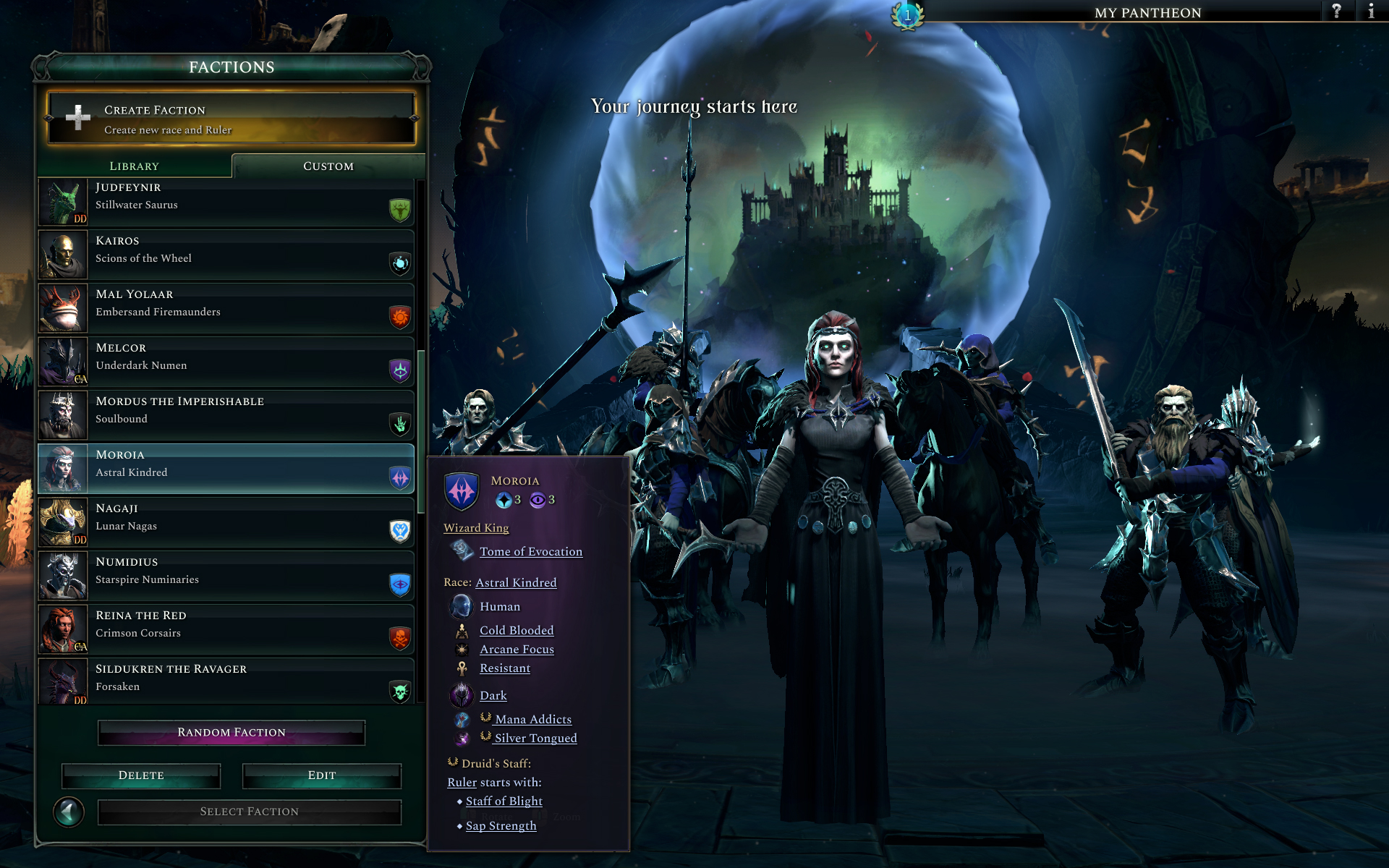This screenshot has height=868, width=1389.
Task: Switch to the Custom tab
Action: coord(328,166)
